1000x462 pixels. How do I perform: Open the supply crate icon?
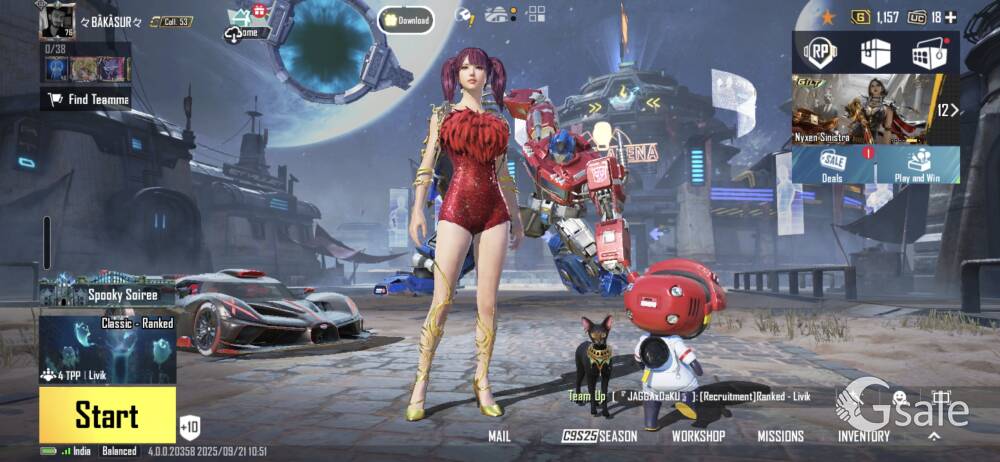click(876, 53)
